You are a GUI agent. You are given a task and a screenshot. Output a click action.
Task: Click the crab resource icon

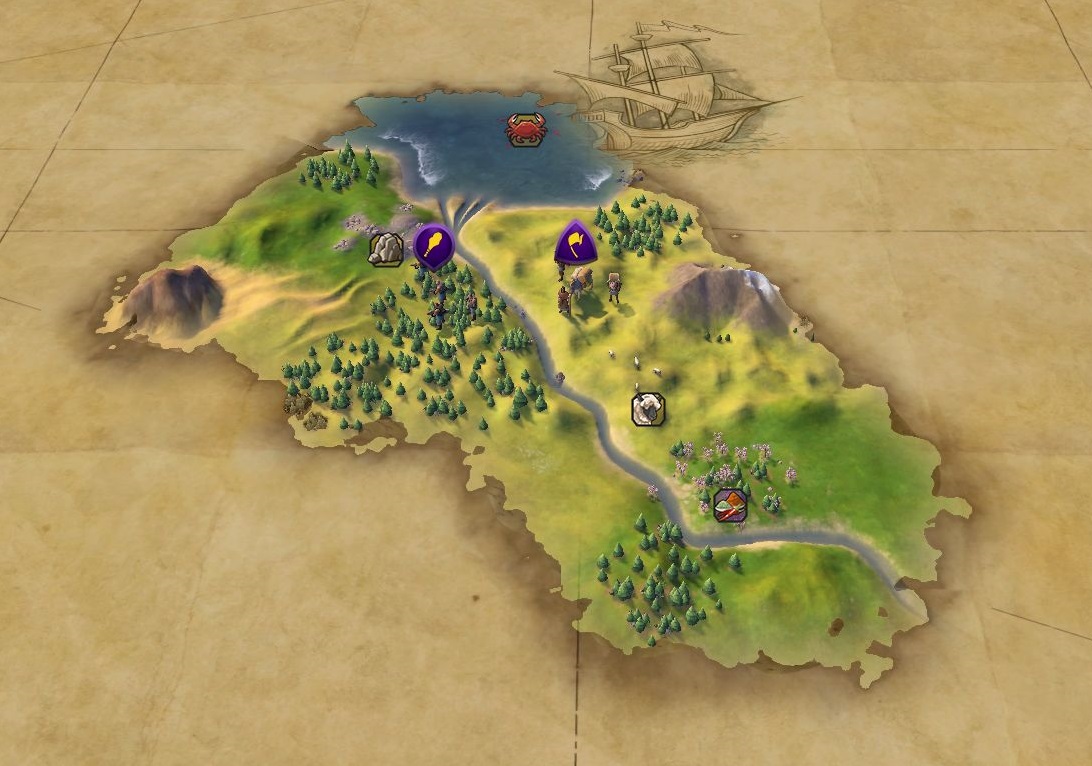click(x=525, y=129)
